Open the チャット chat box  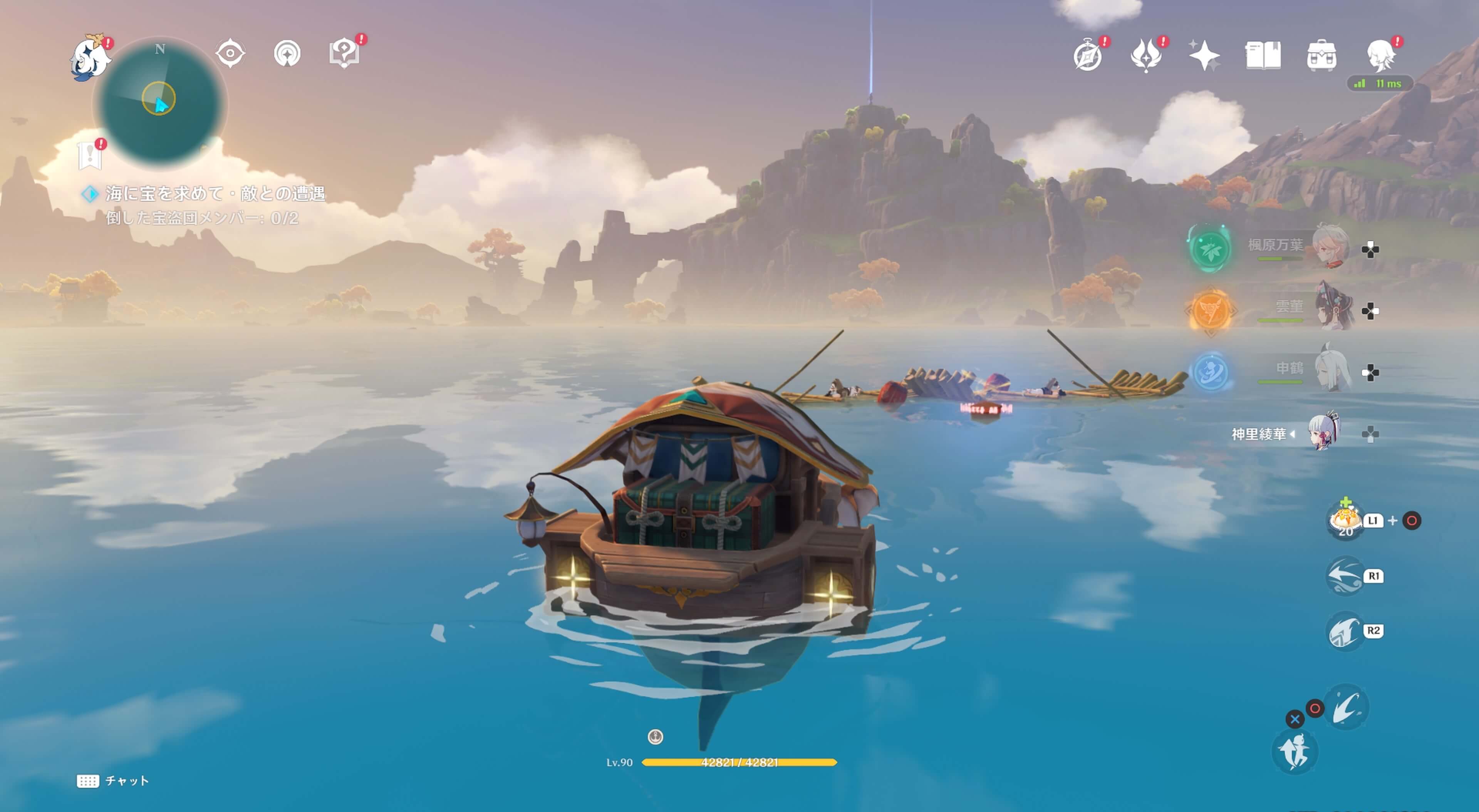113,780
